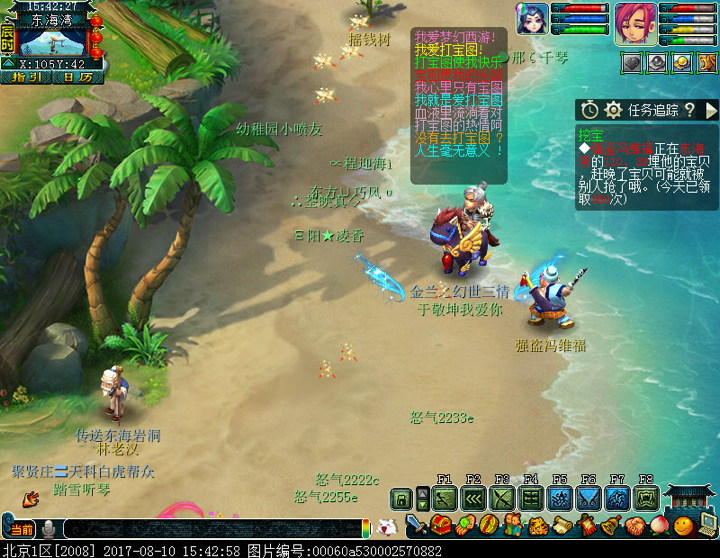Click the quest tracker stopwatch icon
Viewport: 720px width, 558px height.
tap(590, 110)
